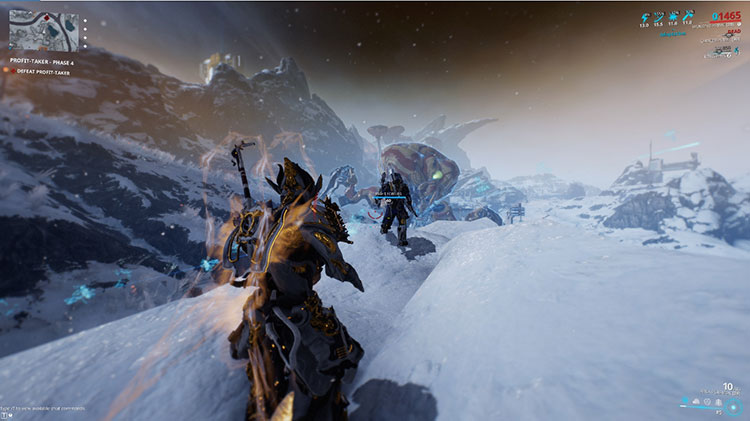Click the chat commands hint line

[x=43, y=409]
